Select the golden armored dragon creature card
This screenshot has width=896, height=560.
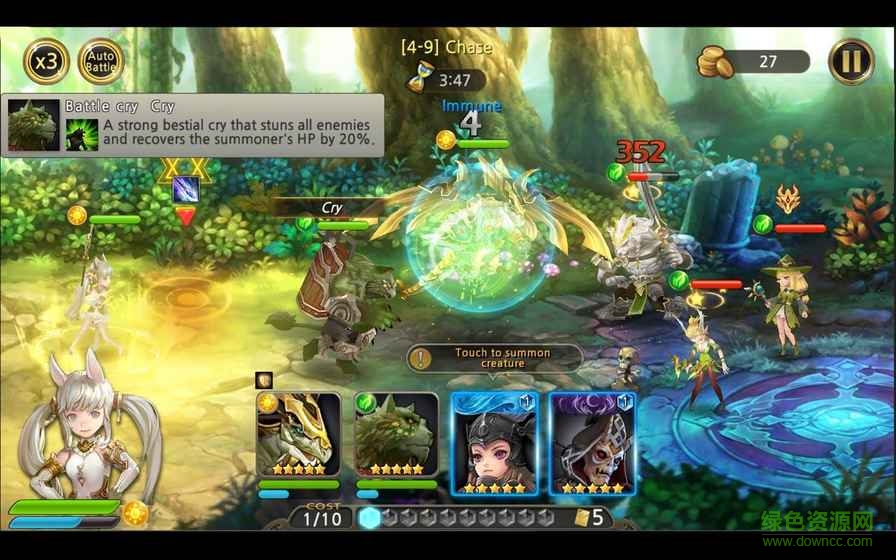(x=299, y=435)
